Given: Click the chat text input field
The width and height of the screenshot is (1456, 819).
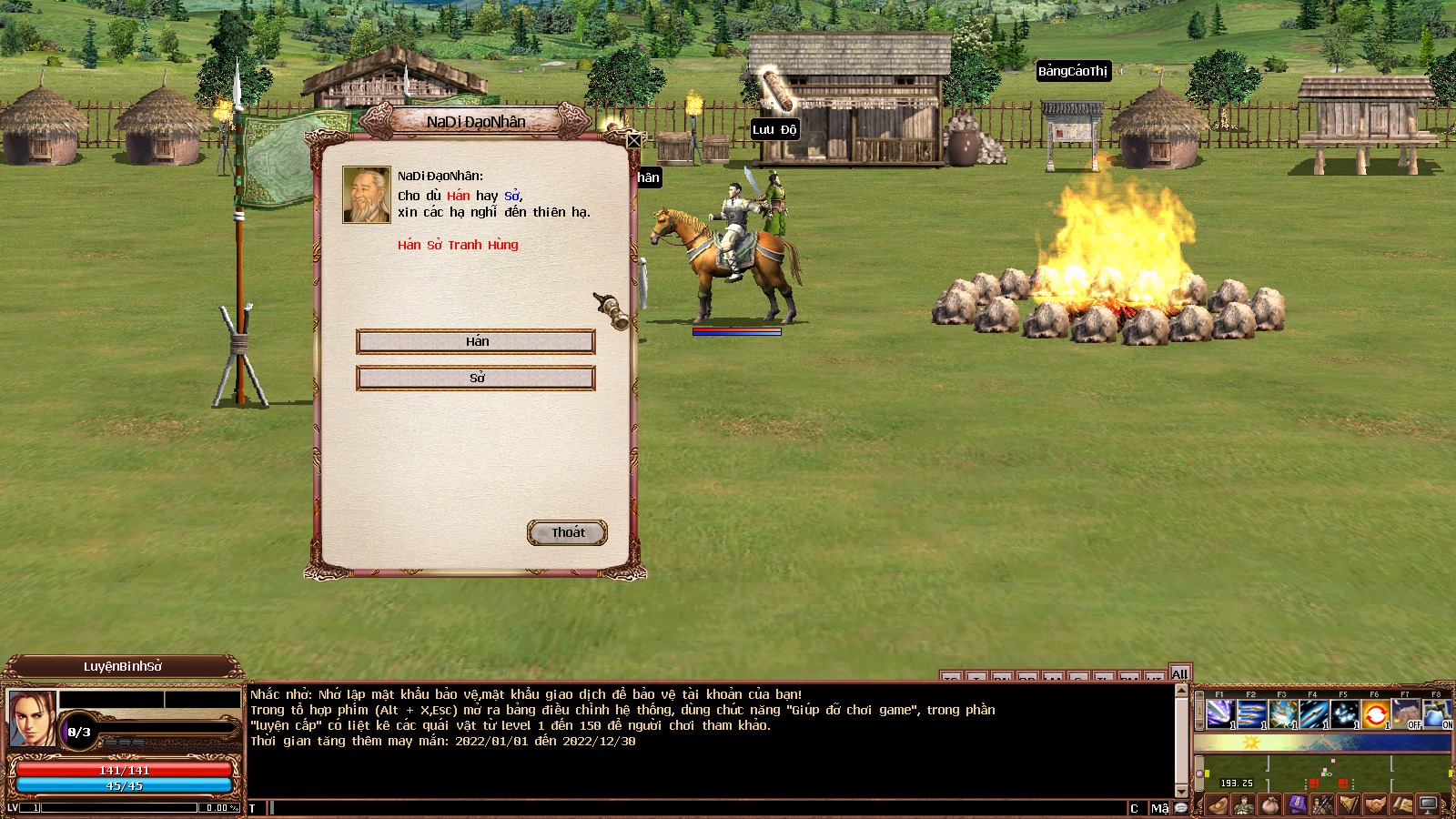Looking at the screenshot, I should (692, 808).
